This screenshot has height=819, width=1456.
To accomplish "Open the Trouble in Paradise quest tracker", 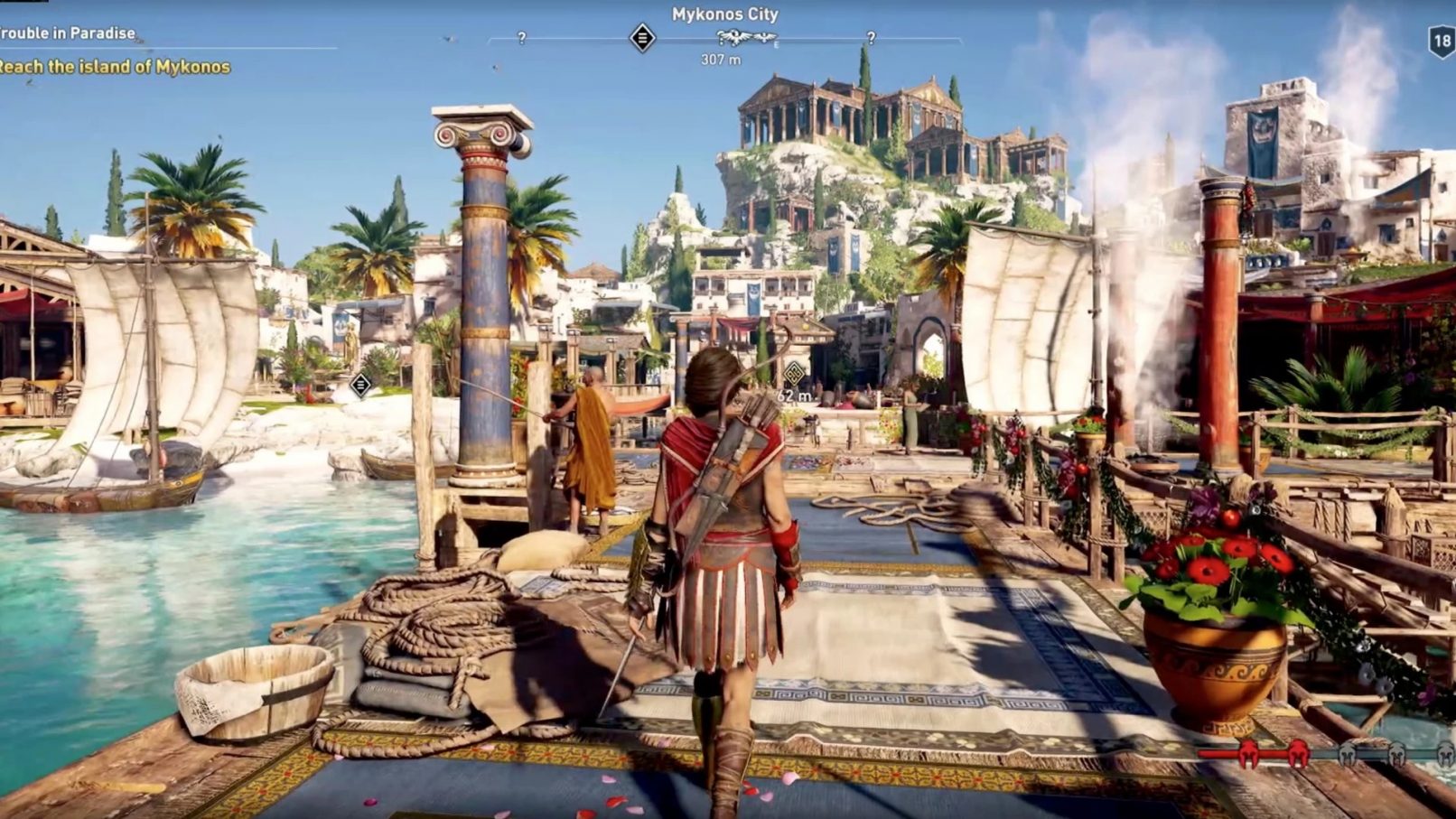I will pos(68,33).
